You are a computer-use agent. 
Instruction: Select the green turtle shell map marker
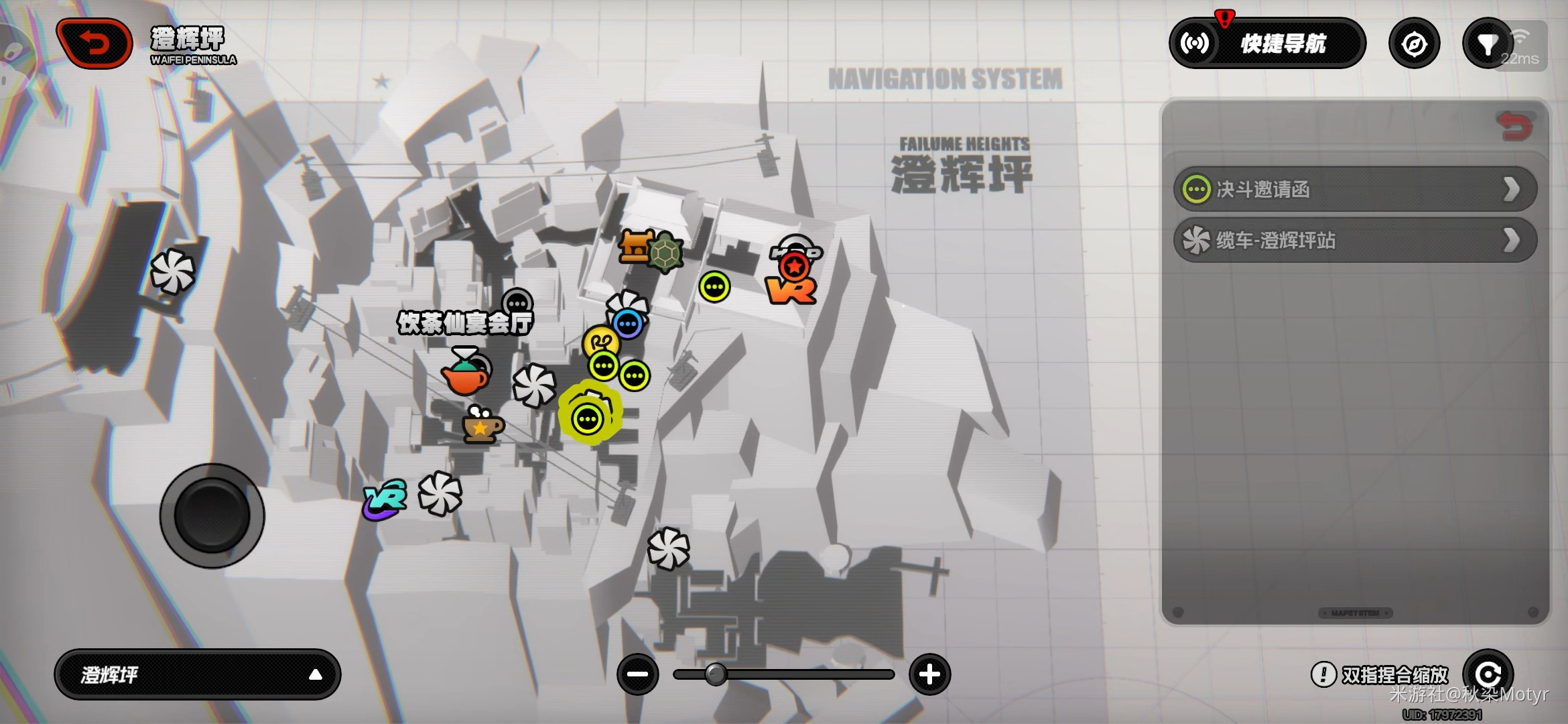click(x=665, y=253)
